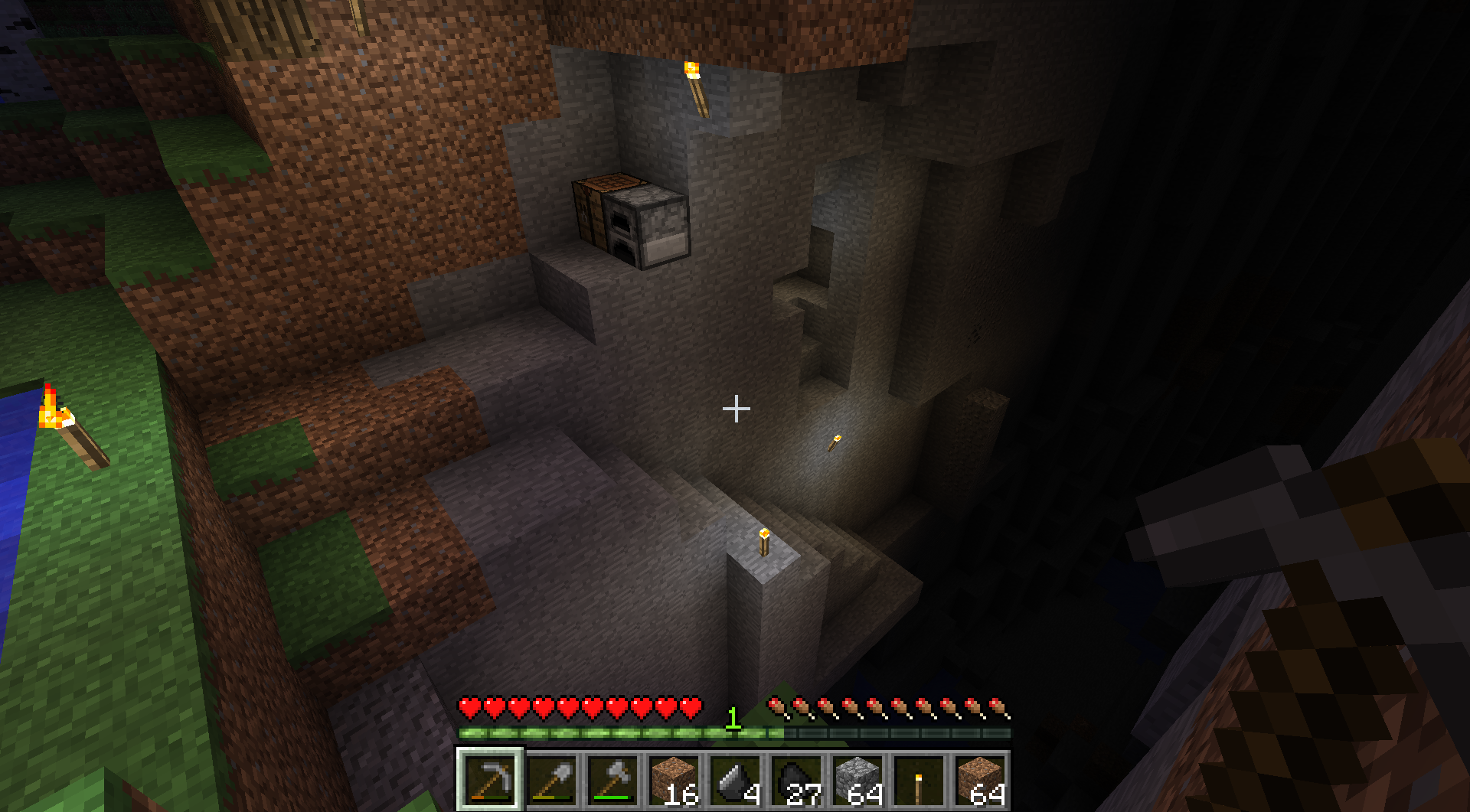
Task: Choose the cobblestone stack of 64
Action: point(857,780)
